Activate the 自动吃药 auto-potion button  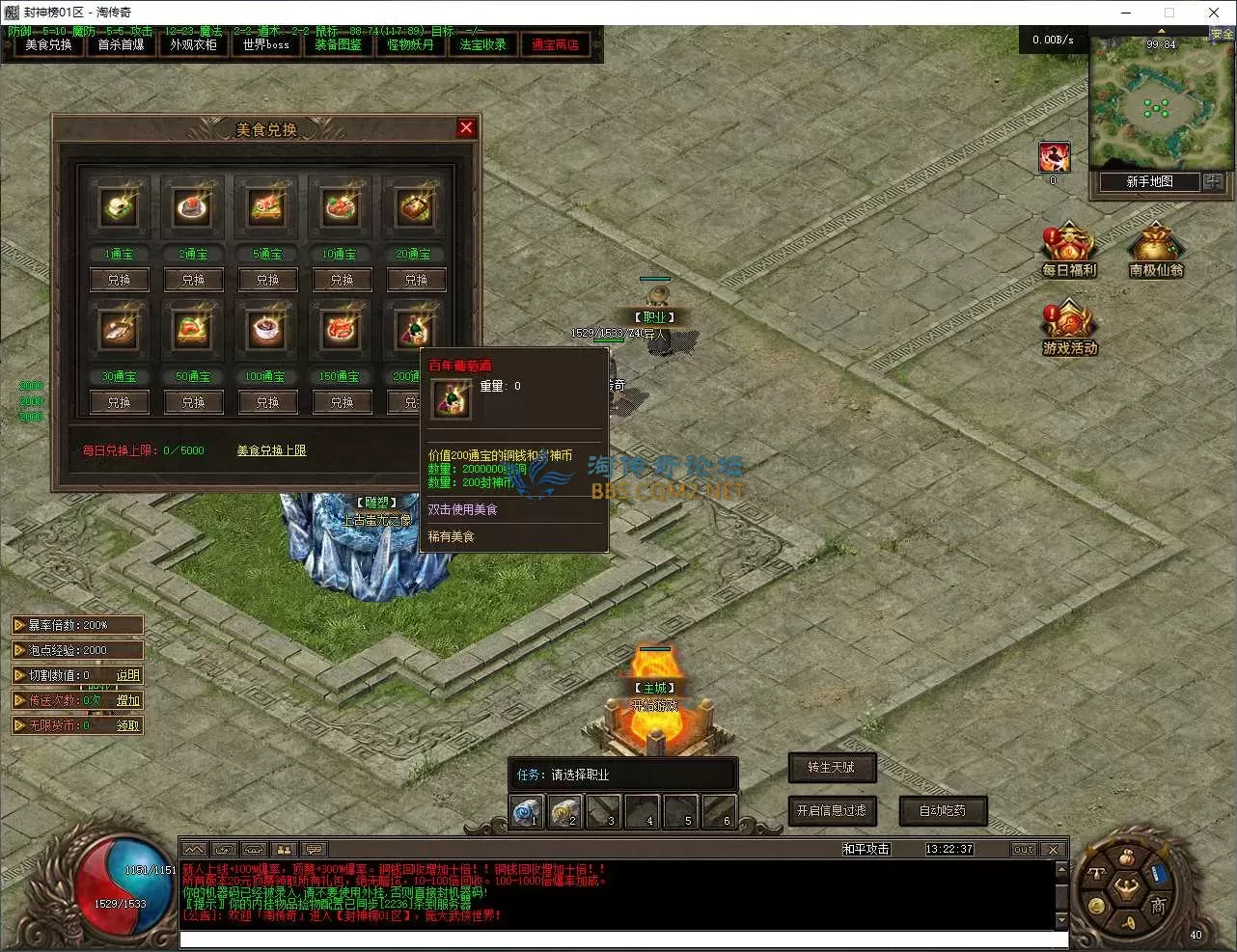[x=943, y=811]
